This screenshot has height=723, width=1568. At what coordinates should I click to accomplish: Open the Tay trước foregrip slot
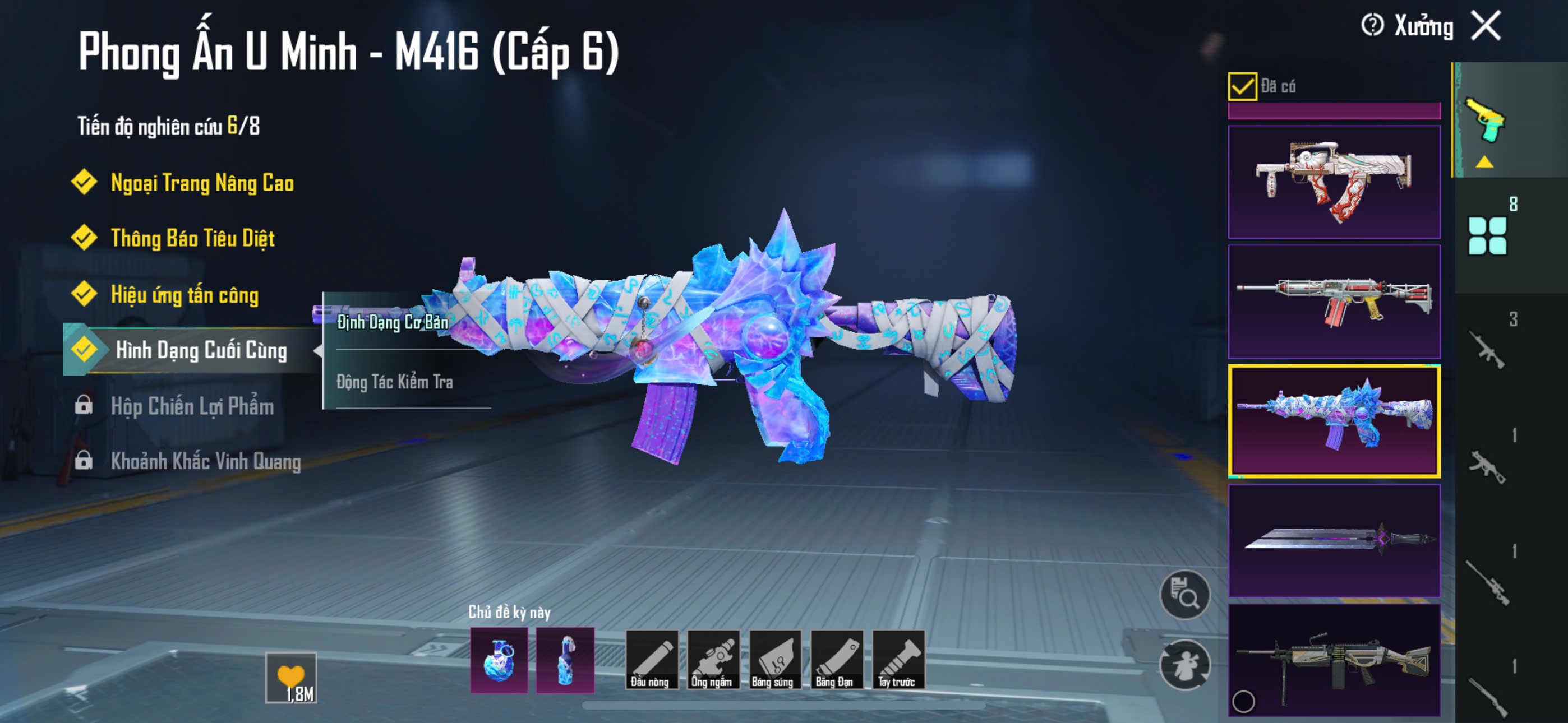pos(898,659)
